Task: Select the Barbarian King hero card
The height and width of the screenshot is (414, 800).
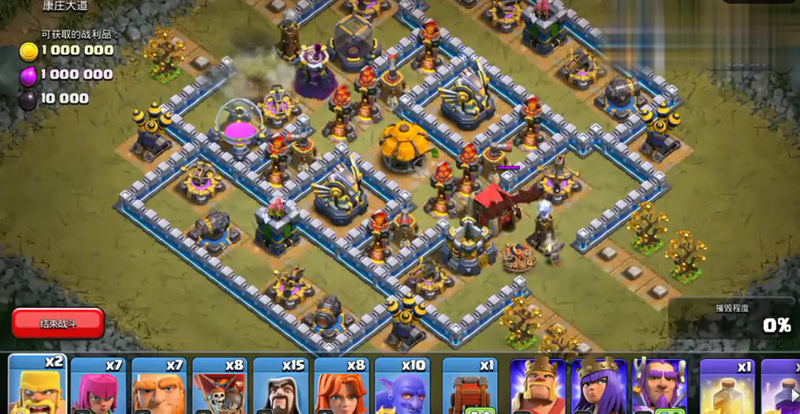Action: [x=537, y=386]
